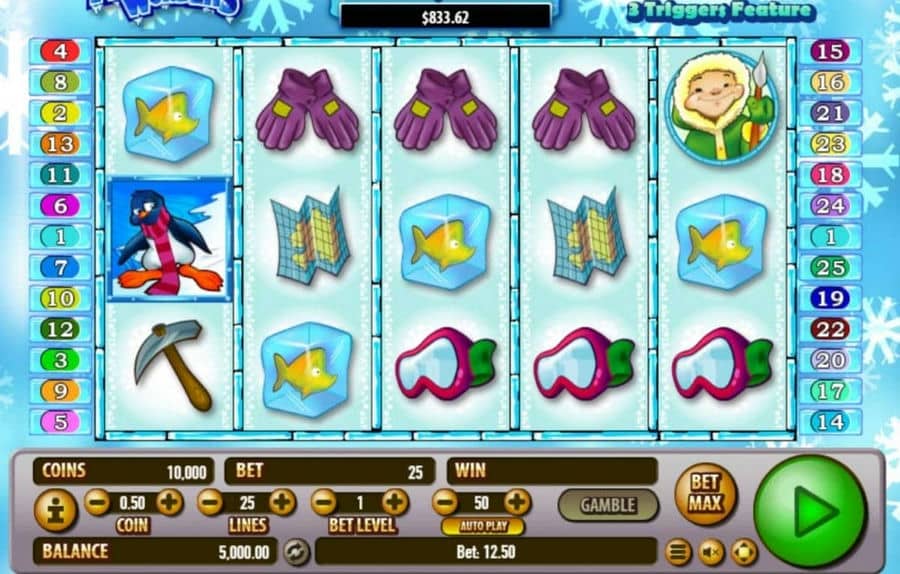Raise the bet level
The height and width of the screenshot is (574, 900).
(395, 502)
